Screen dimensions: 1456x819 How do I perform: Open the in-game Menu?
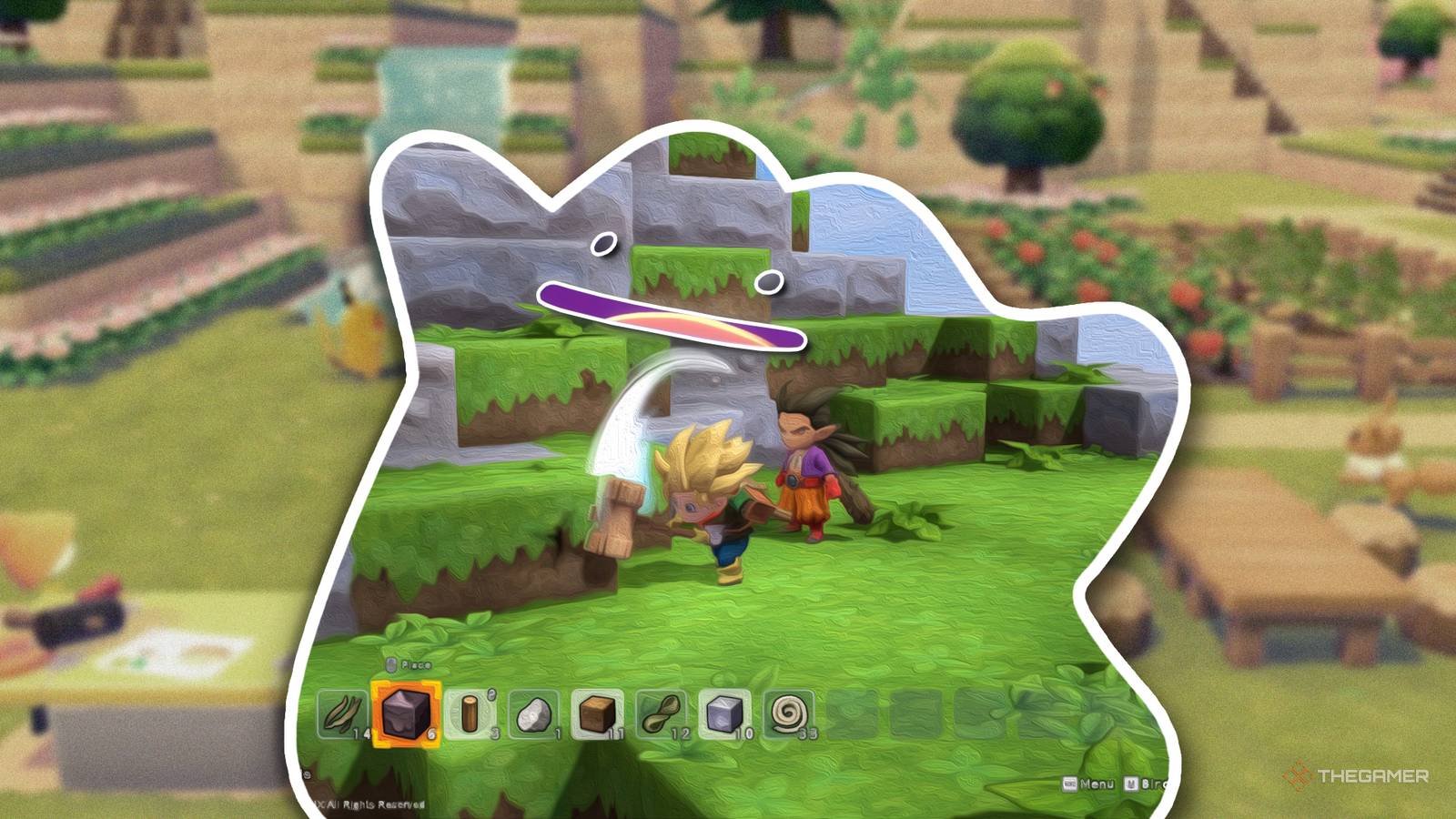[1097, 784]
